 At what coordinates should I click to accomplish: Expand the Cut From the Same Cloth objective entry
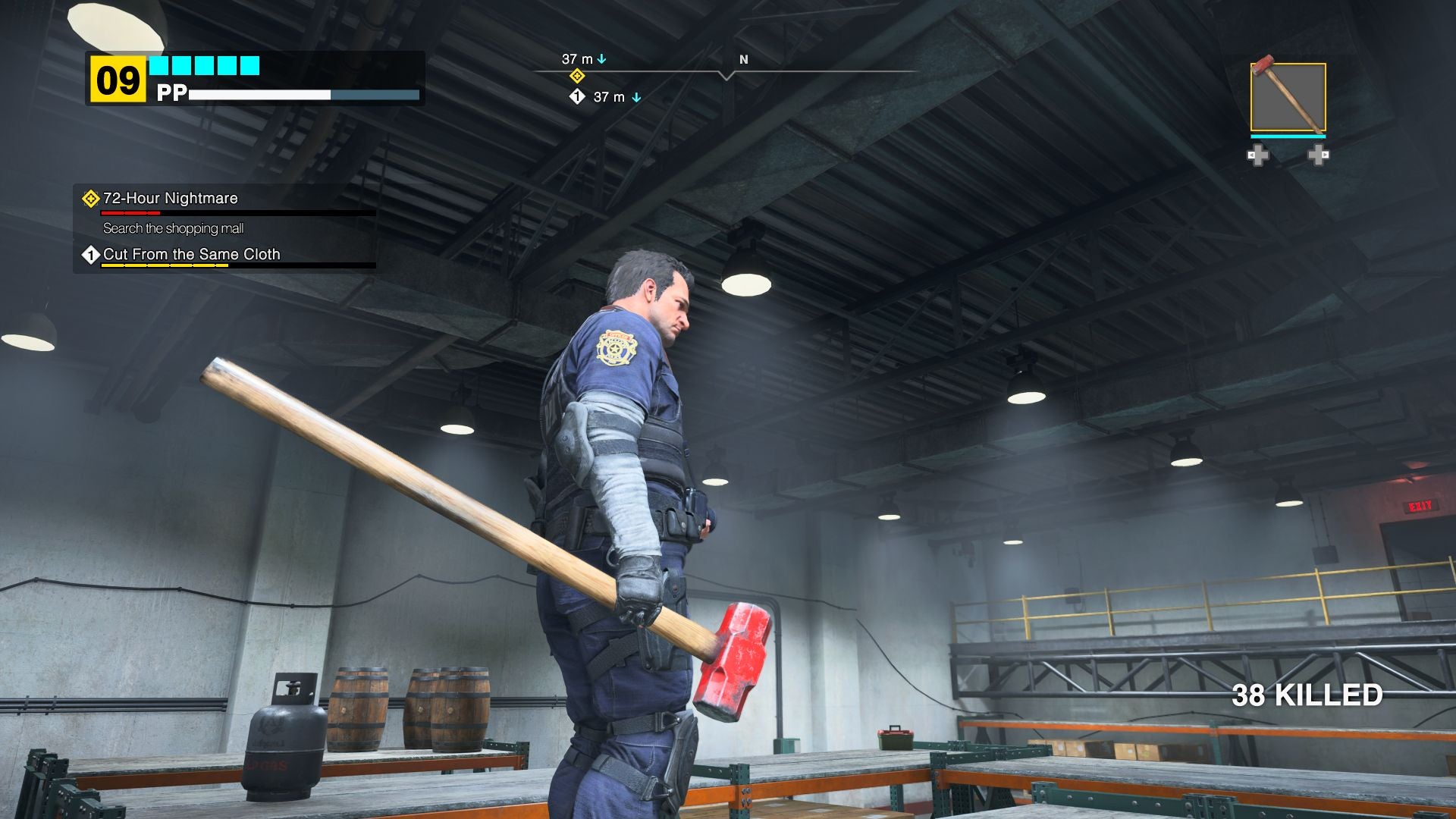(192, 255)
